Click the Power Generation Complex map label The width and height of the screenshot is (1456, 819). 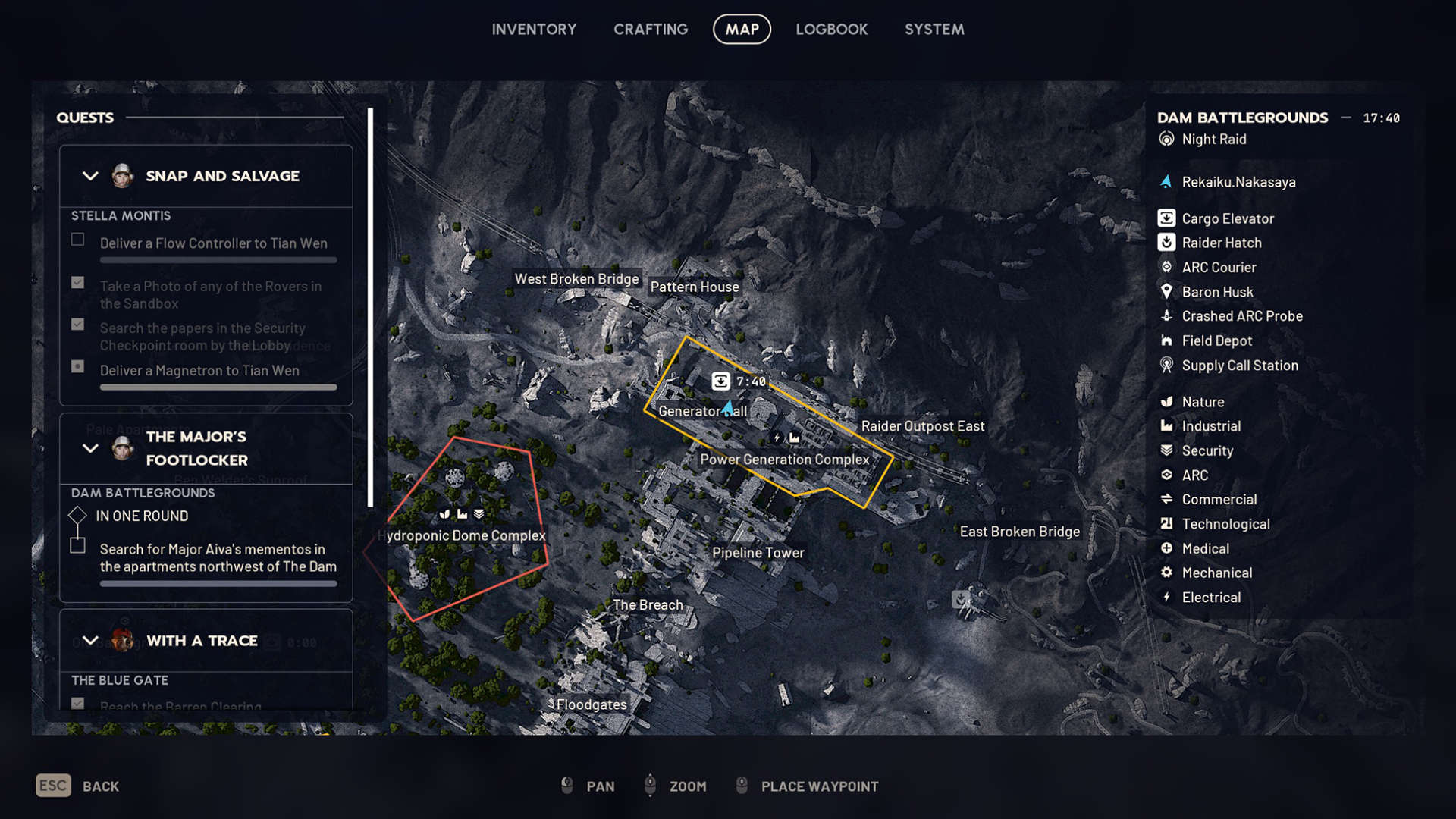(784, 460)
